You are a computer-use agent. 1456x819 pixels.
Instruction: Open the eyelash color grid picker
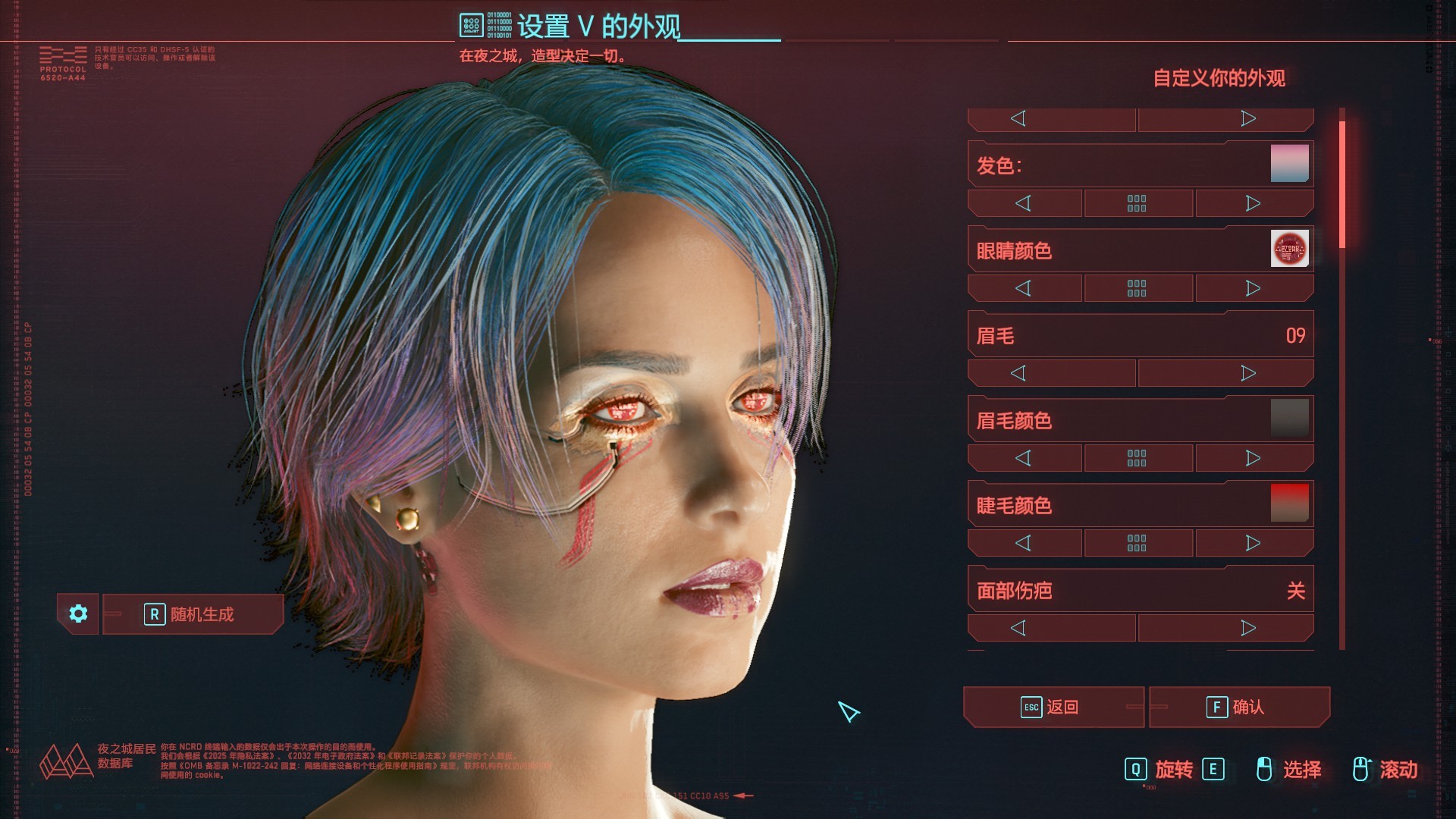tap(1137, 543)
